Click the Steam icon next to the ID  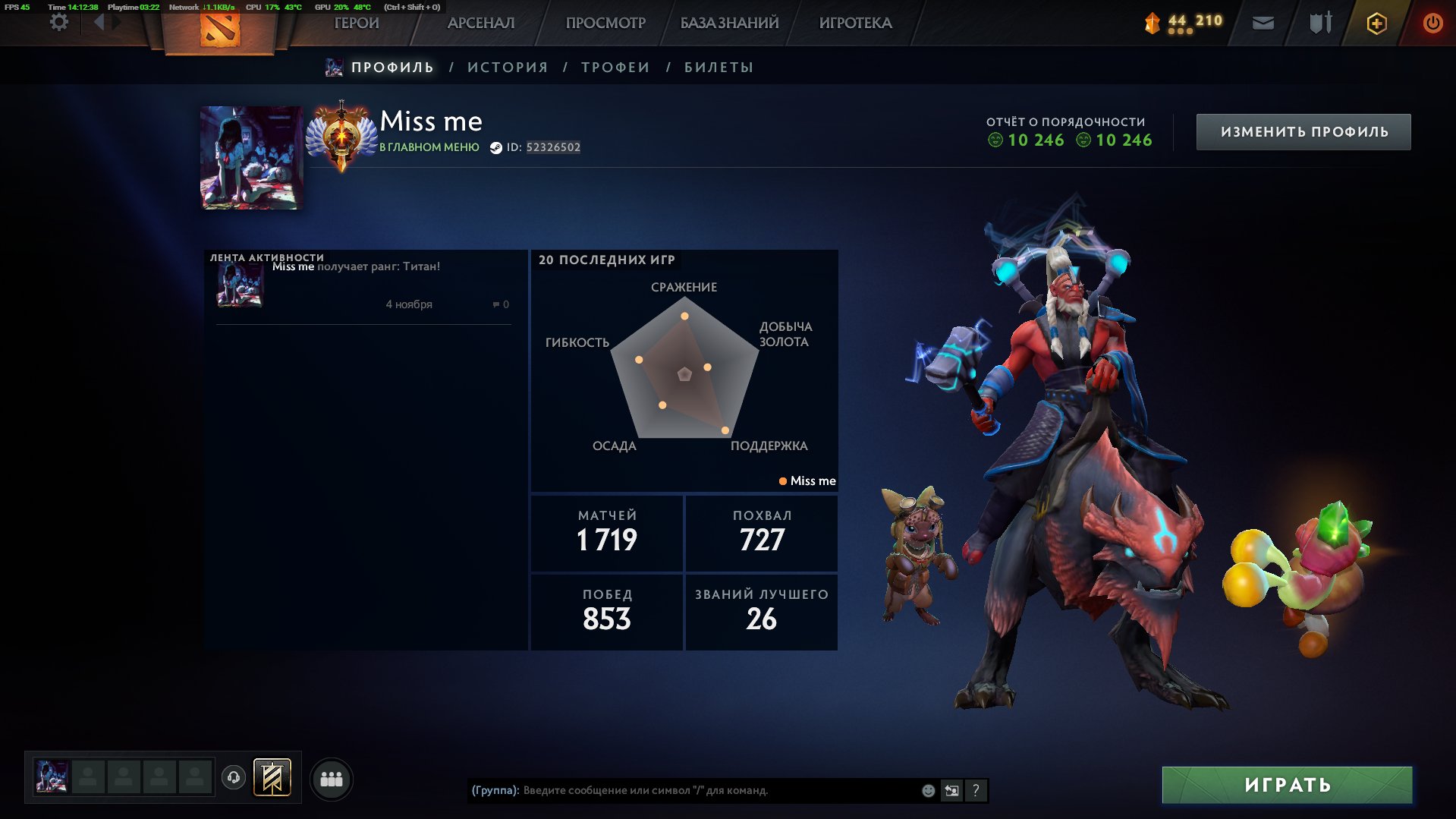point(495,148)
